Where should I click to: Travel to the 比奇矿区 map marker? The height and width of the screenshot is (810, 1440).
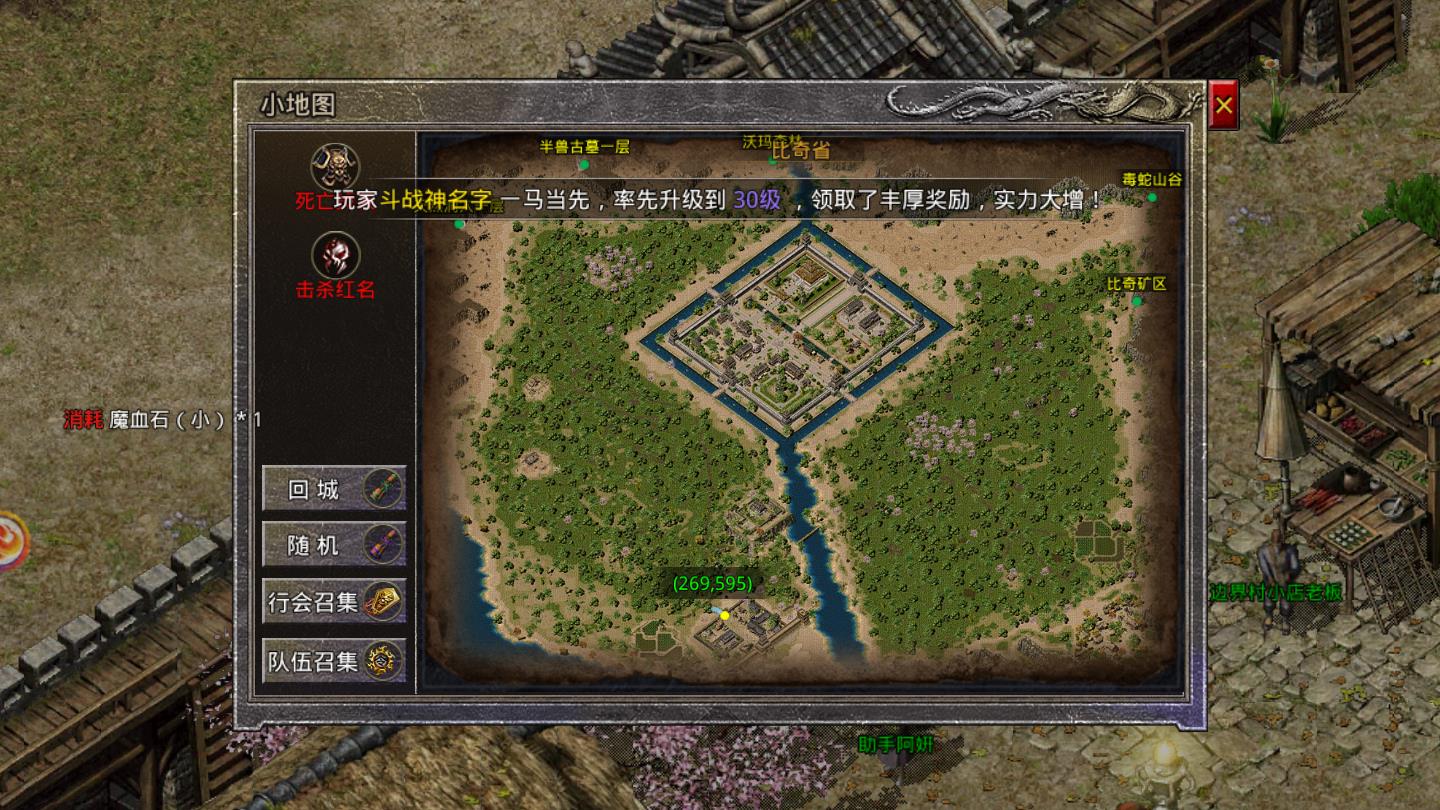(1136, 300)
